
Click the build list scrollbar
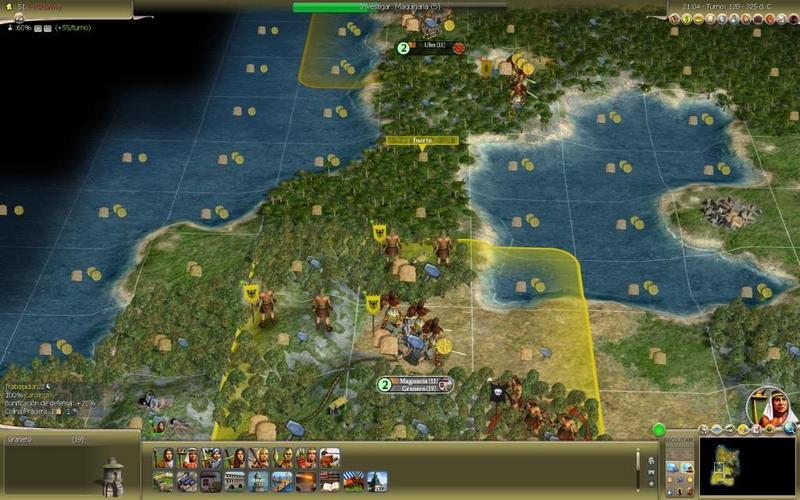point(638,467)
